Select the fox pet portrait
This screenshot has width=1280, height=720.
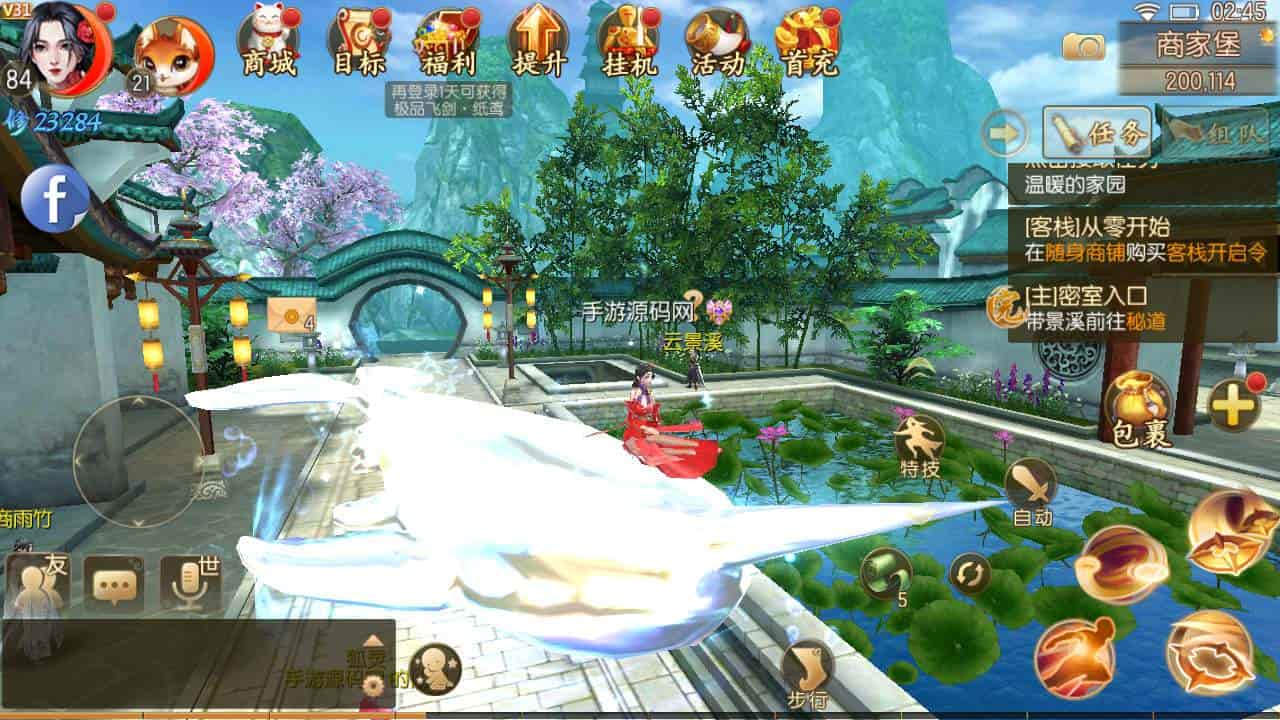click(173, 55)
